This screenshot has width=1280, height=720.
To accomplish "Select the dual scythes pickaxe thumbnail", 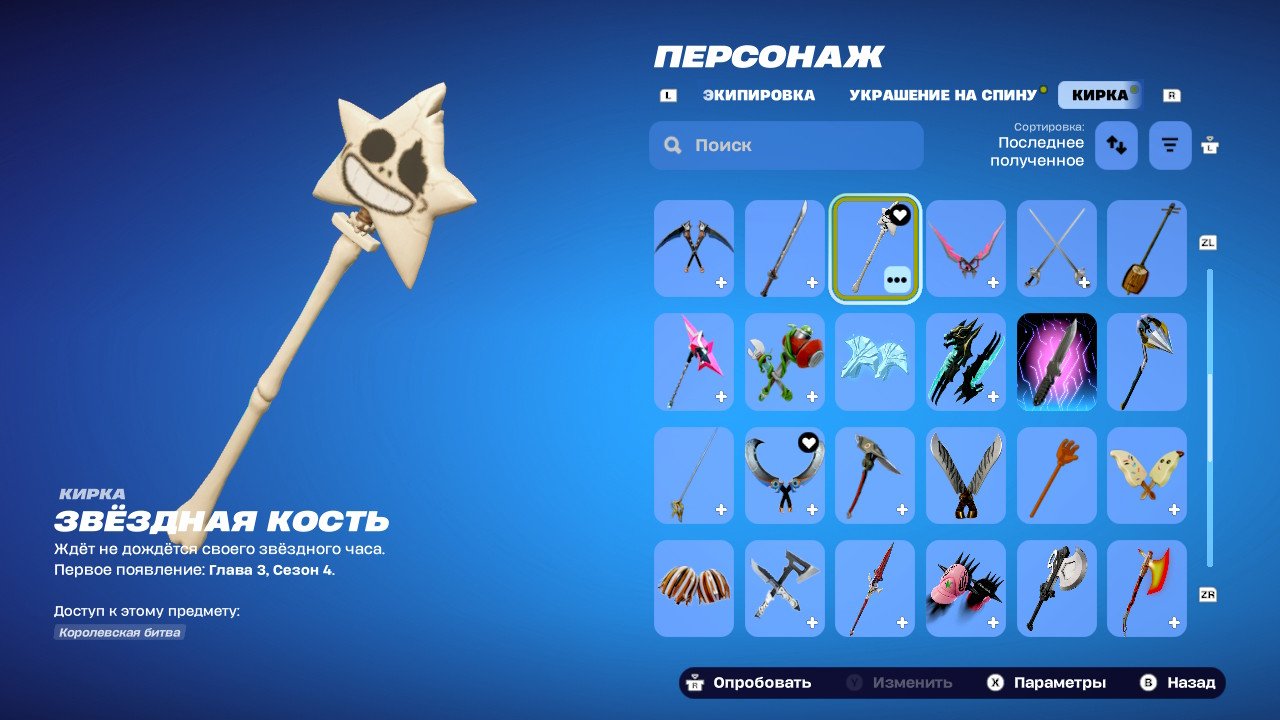I will coord(694,248).
